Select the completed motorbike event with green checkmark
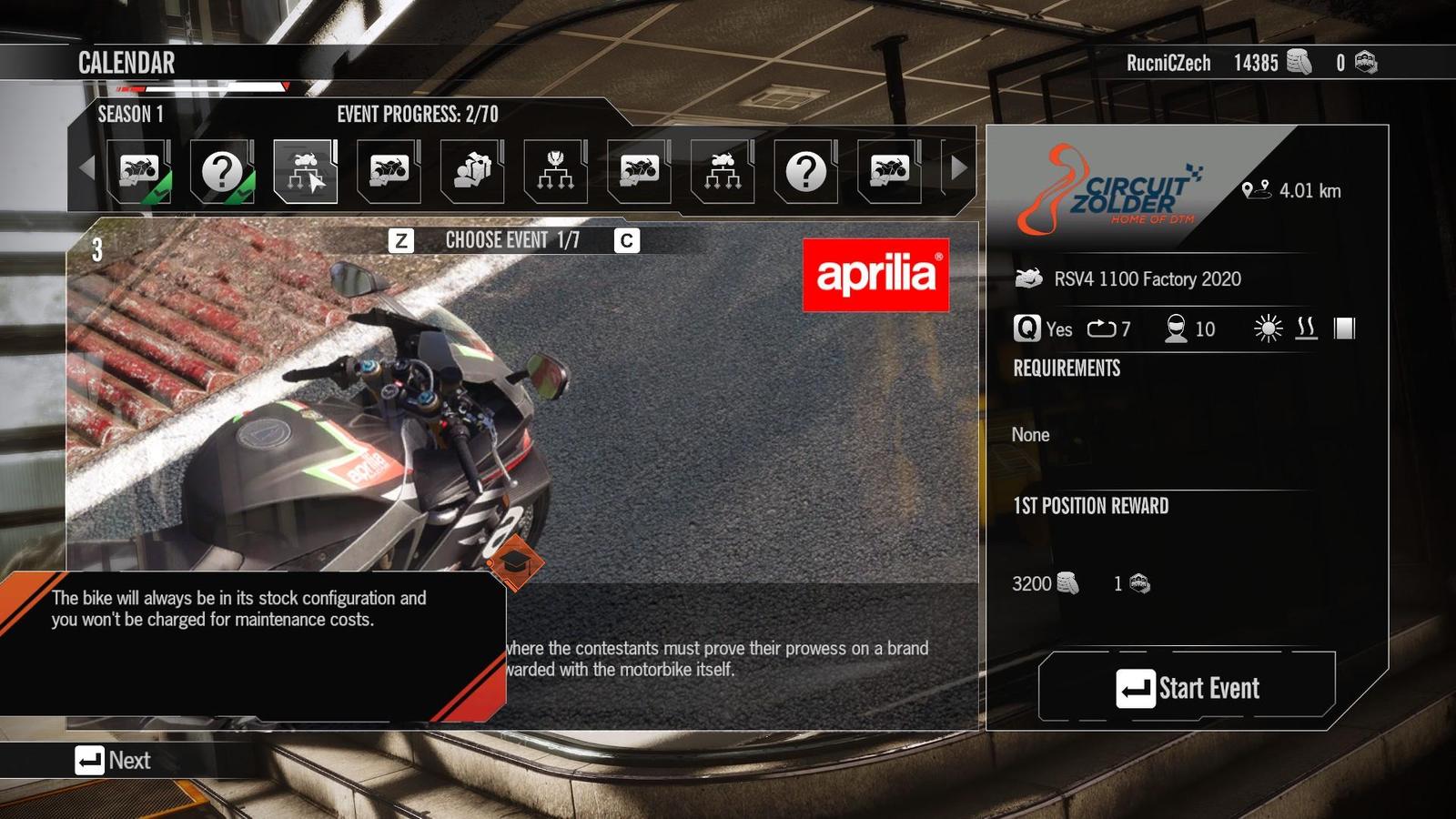The width and height of the screenshot is (1456, 819). click(138, 171)
